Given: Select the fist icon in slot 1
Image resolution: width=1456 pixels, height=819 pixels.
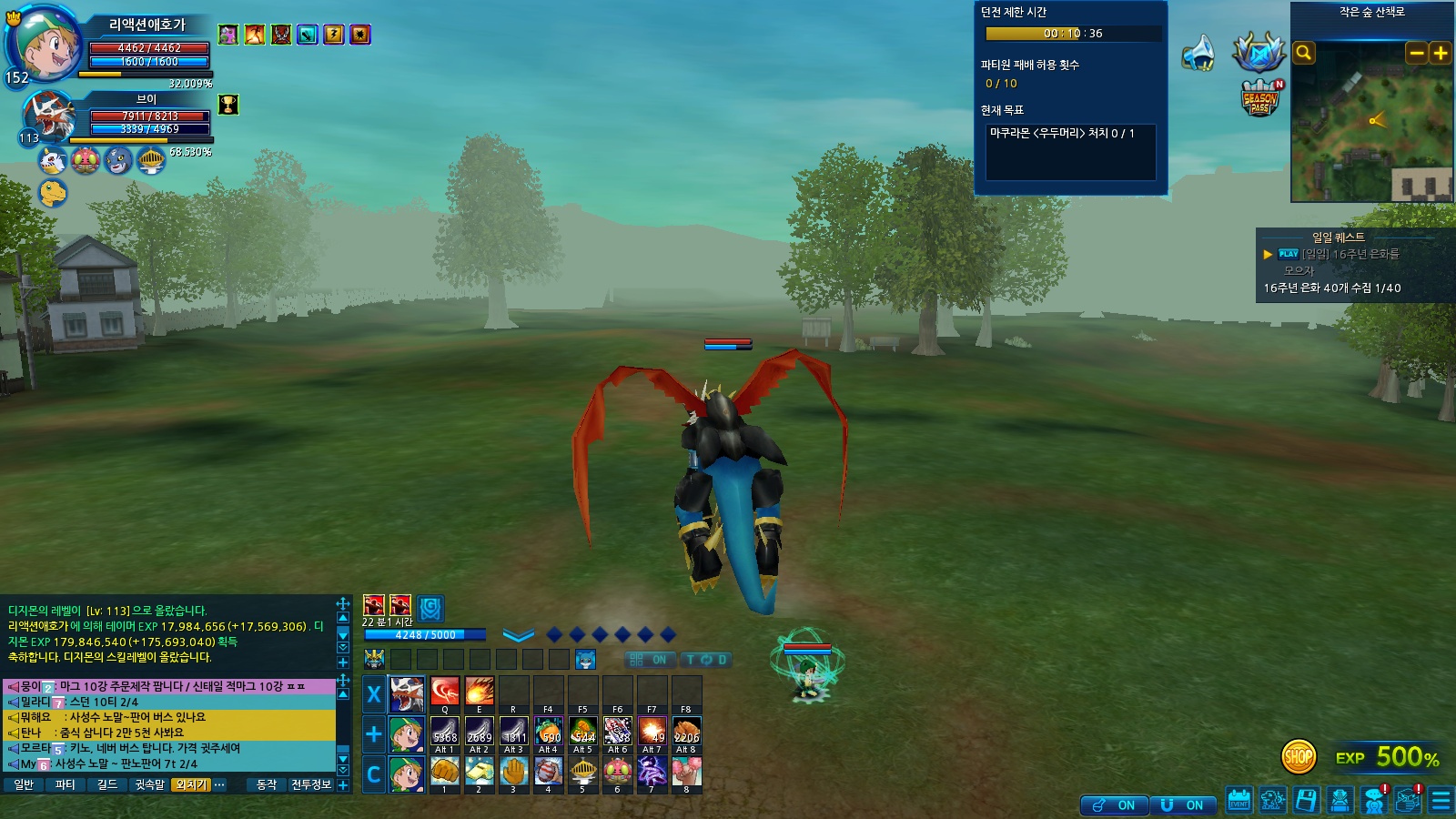Looking at the screenshot, I should point(445,772).
